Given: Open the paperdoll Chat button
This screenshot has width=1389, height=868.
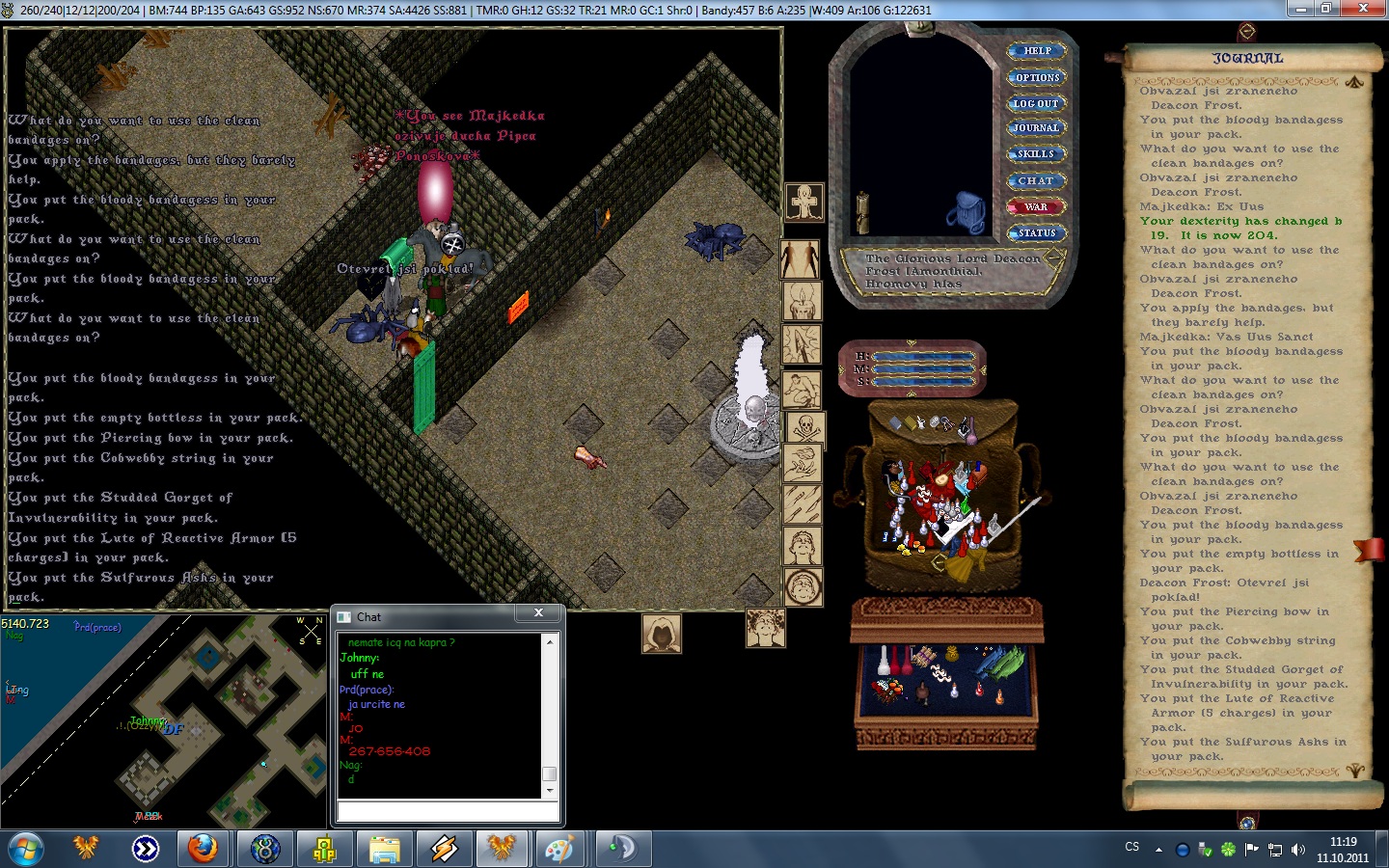Looking at the screenshot, I should pyautogui.click(x=1036, y=180).
